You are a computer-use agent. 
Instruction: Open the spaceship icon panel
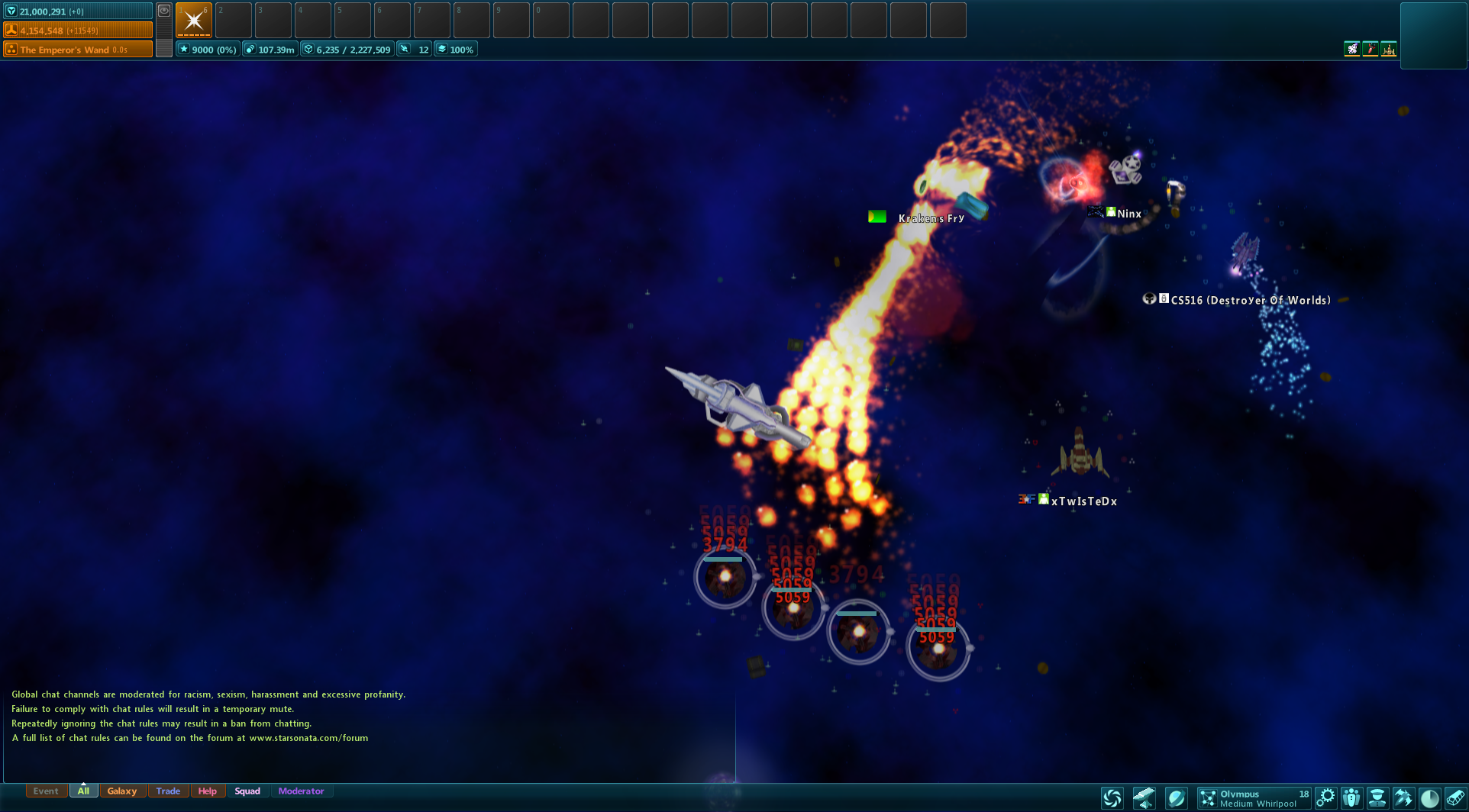click(x=1403, y=798)
